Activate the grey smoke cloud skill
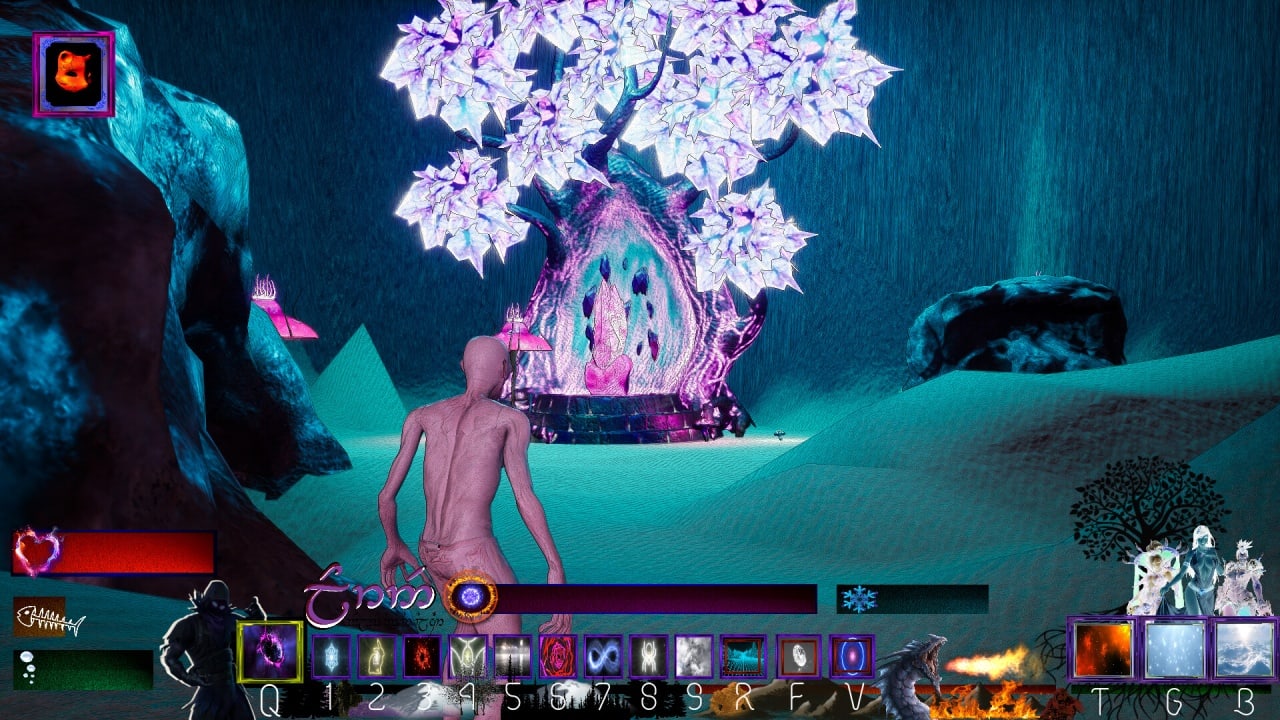The width and height of the screenshot is (1280, 720). (x=694, y=656)
